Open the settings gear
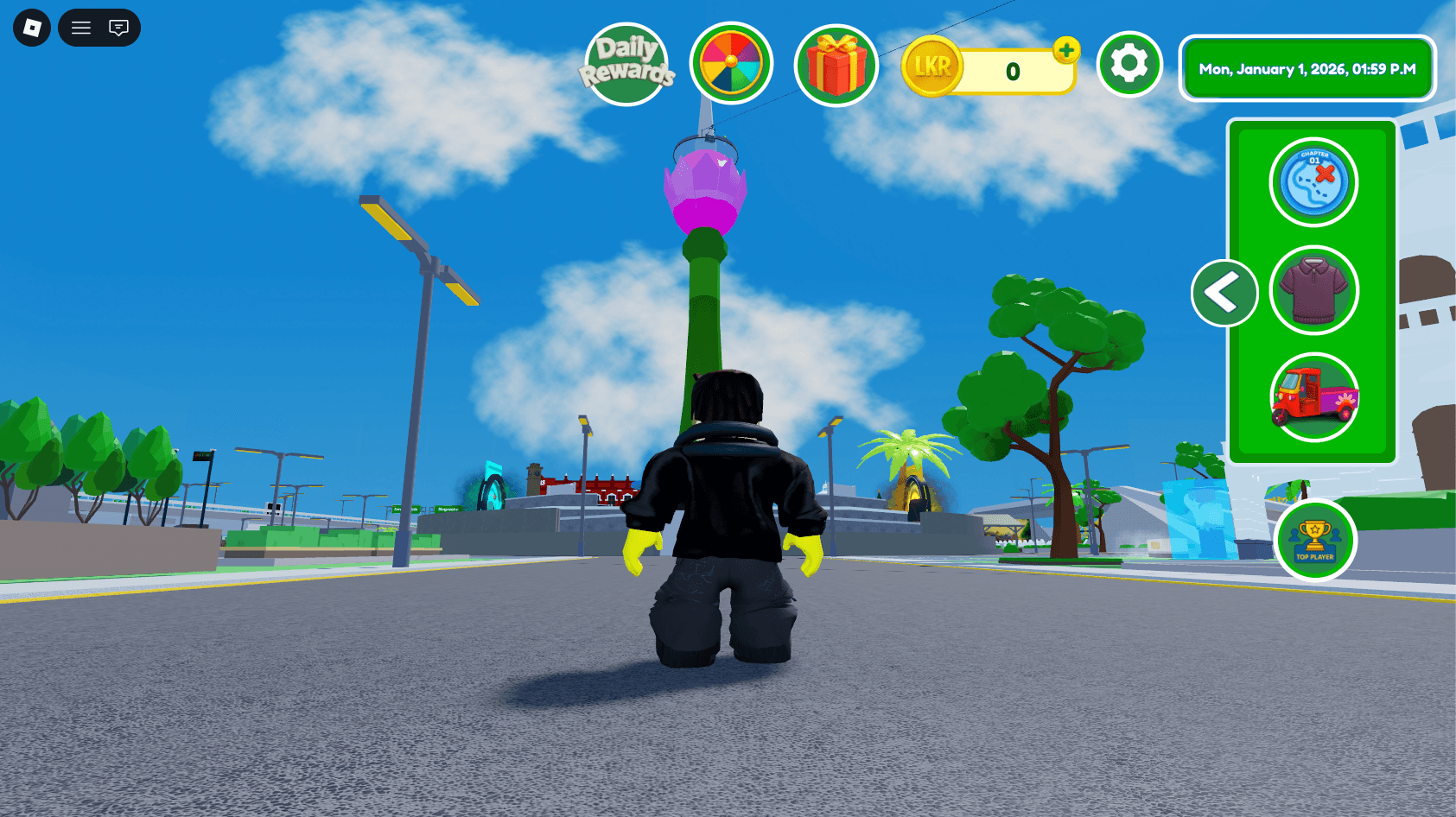 point(1129,66)
